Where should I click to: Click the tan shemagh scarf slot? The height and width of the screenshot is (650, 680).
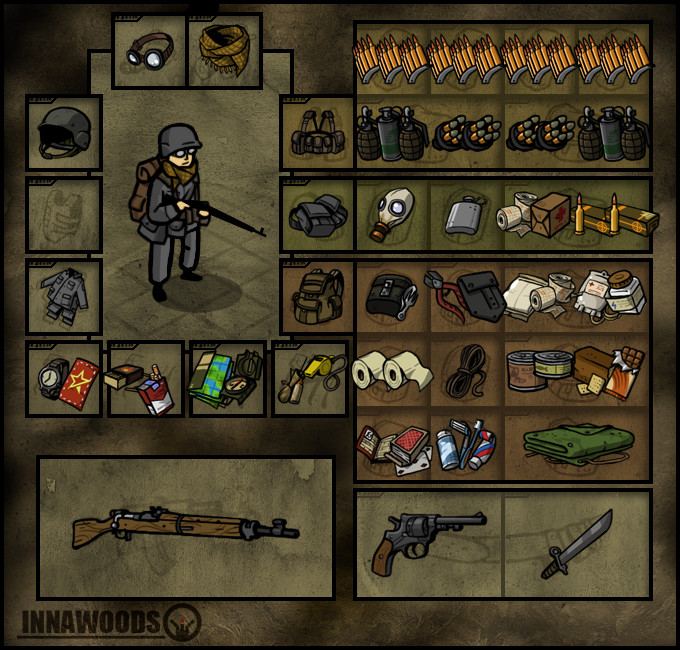(225, 51)
